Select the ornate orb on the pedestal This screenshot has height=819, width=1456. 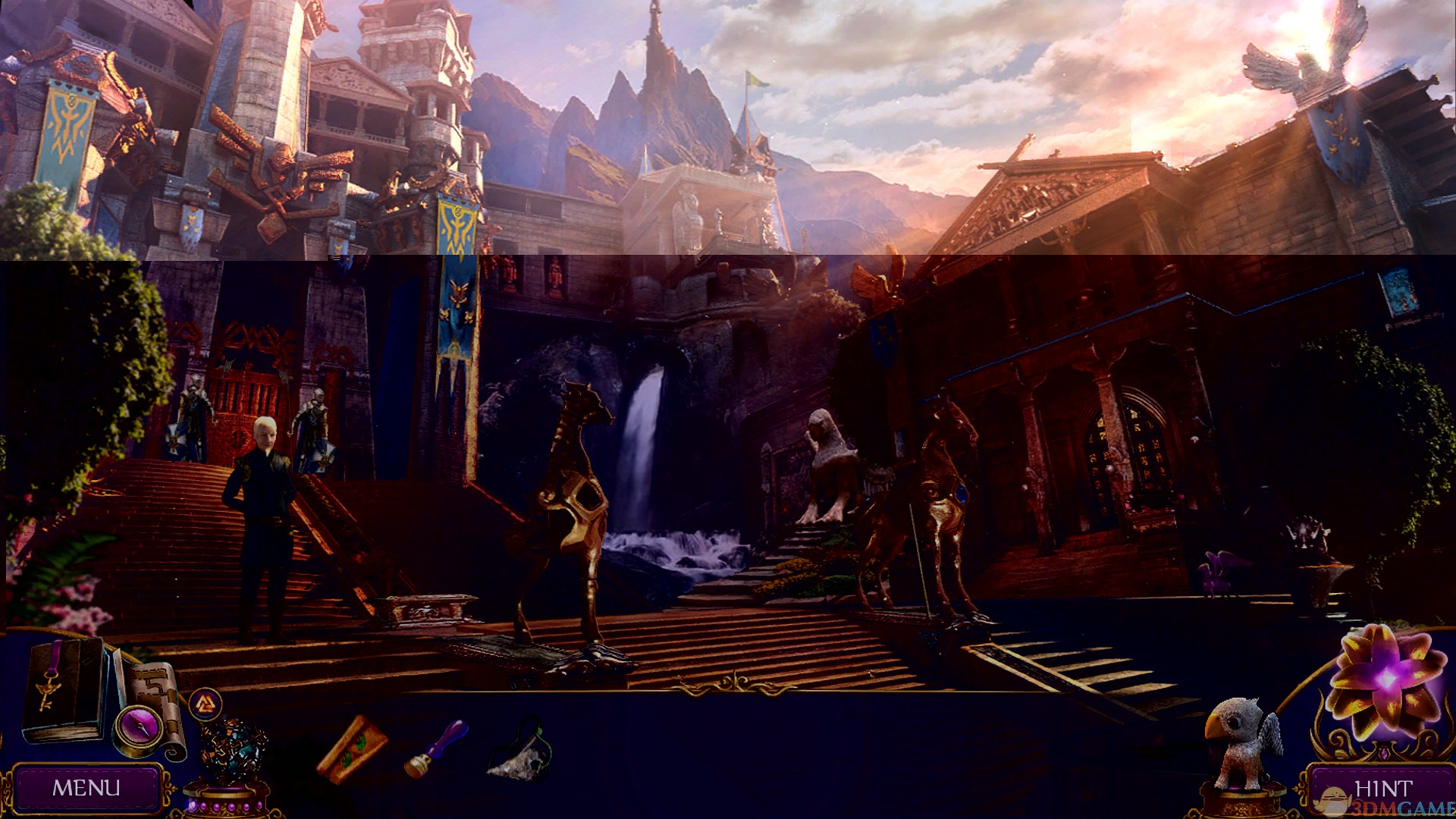coord(233,753)
